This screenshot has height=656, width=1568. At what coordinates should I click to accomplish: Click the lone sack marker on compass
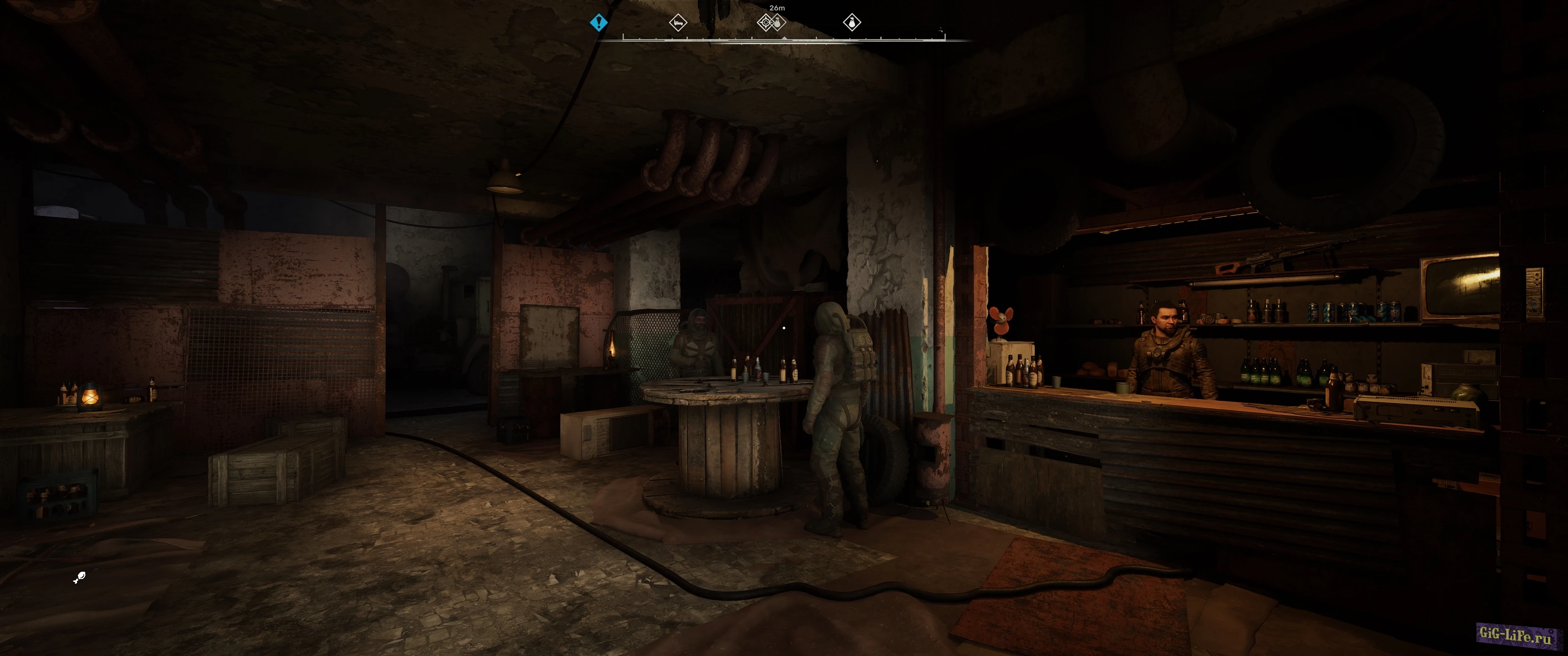pyautogui.click(x=851, y=23)
